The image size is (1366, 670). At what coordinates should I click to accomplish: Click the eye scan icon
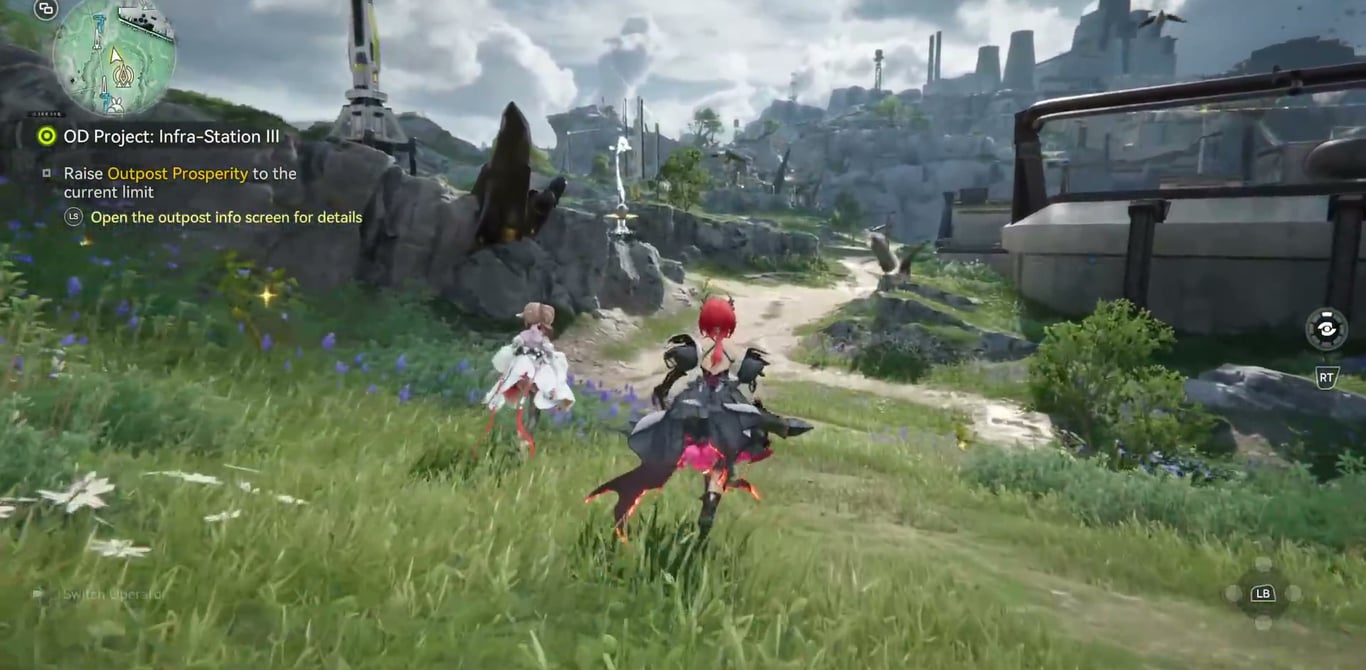click(x=1326, y=329)
